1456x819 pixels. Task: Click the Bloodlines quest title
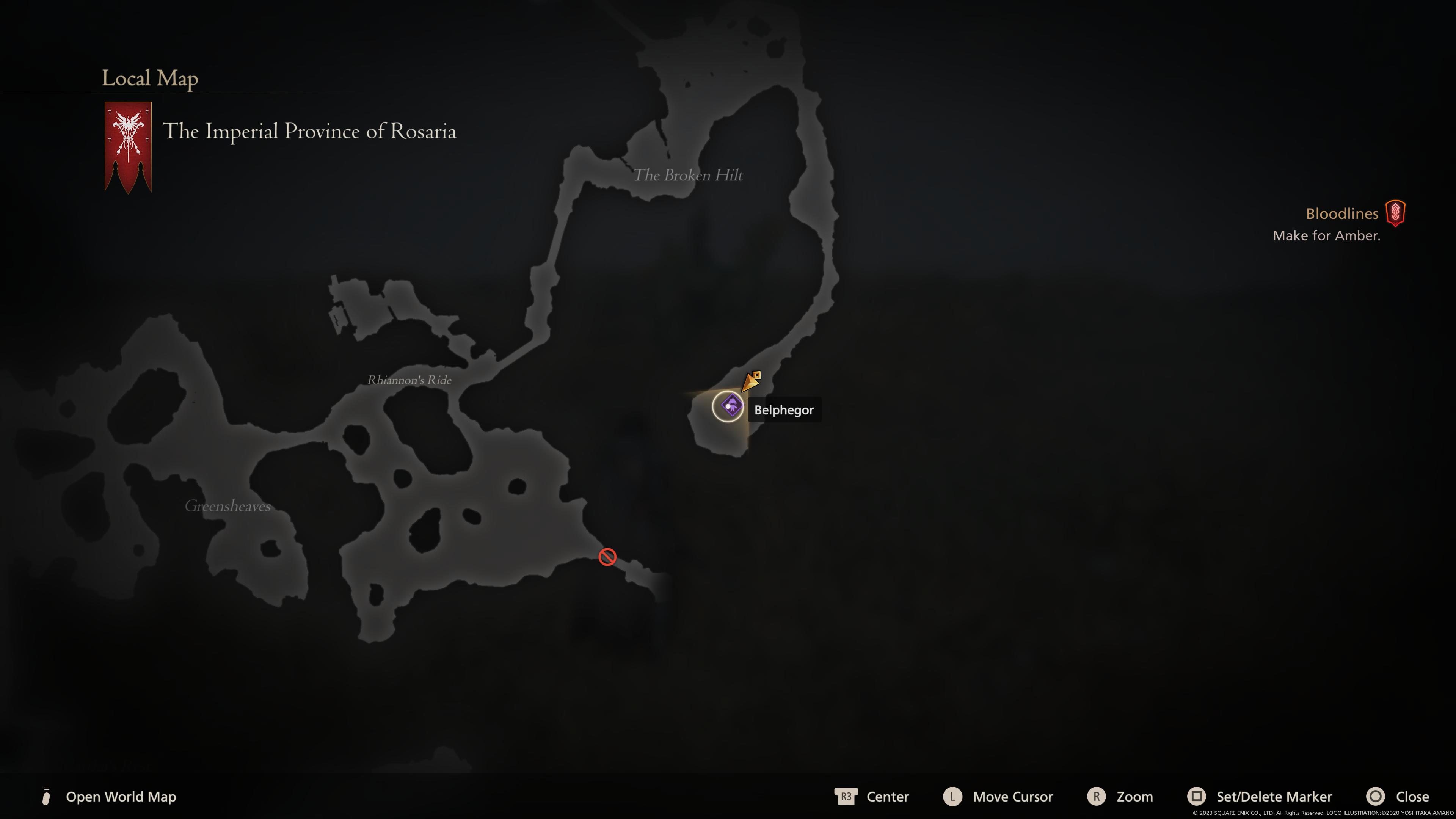[1342, 213]
